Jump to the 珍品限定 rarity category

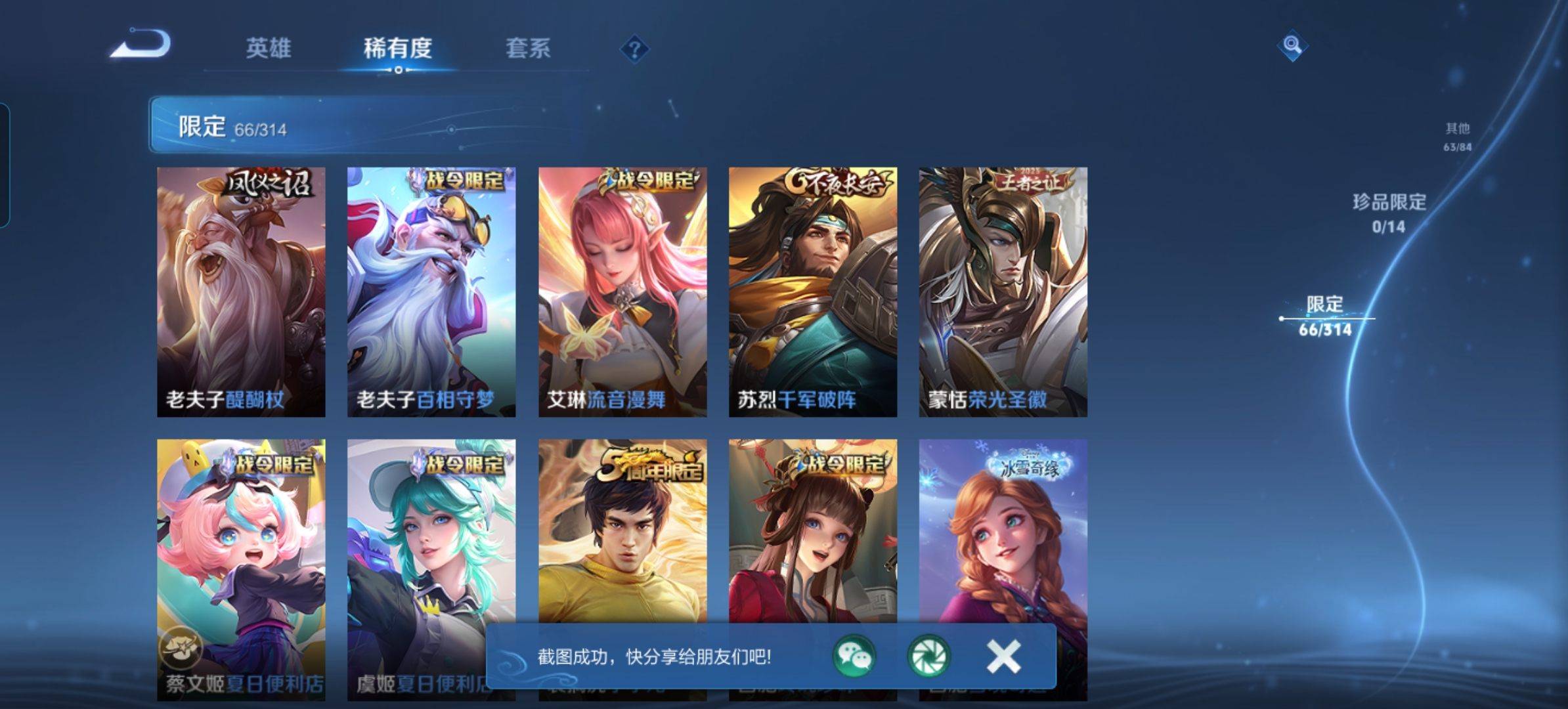point(1389,212)
